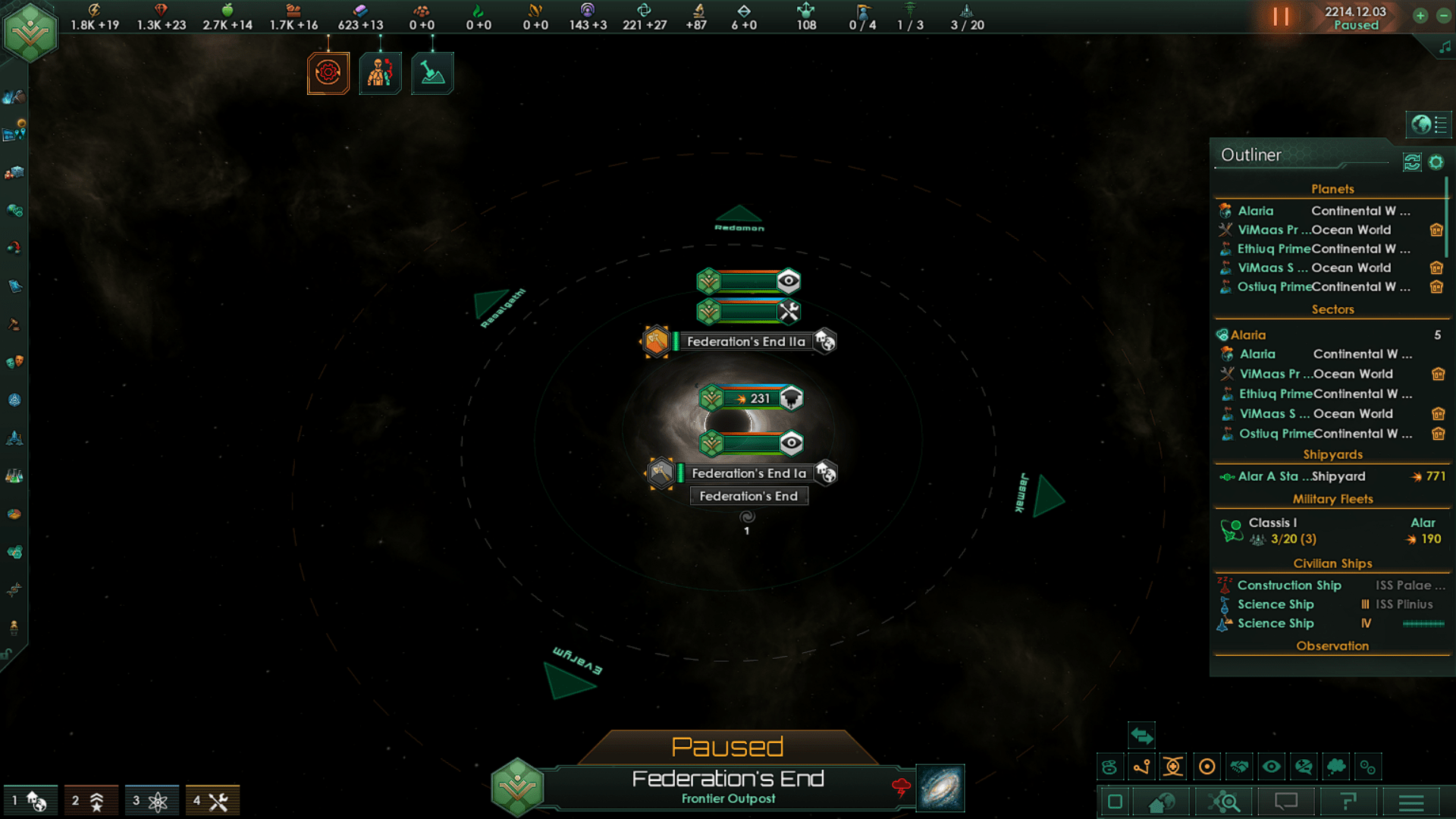Collapse the Planets section in the Outliner
1456x819 pixels.
pyautogui.click(x=1332, y=189)
